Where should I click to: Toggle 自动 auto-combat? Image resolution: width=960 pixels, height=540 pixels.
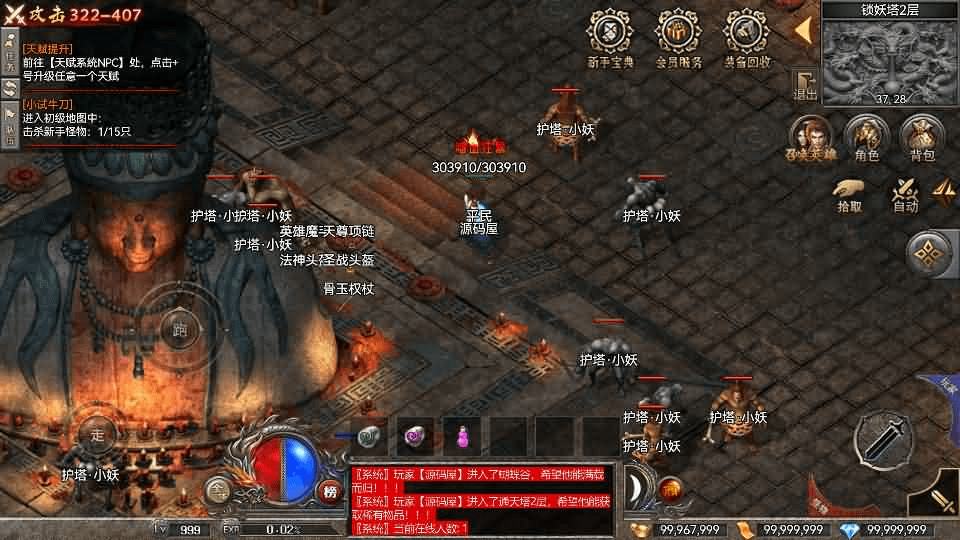point(905,194)
